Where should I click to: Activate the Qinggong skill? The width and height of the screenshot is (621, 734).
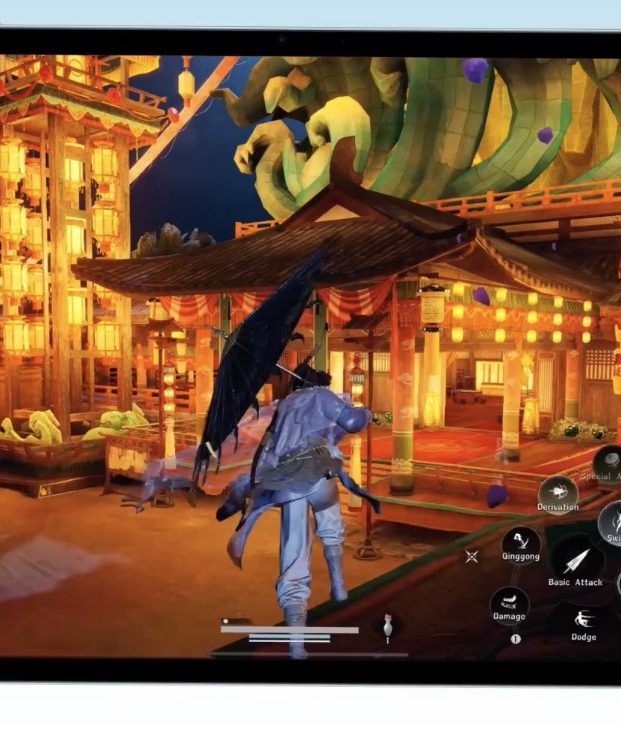[x=520, y=544]
